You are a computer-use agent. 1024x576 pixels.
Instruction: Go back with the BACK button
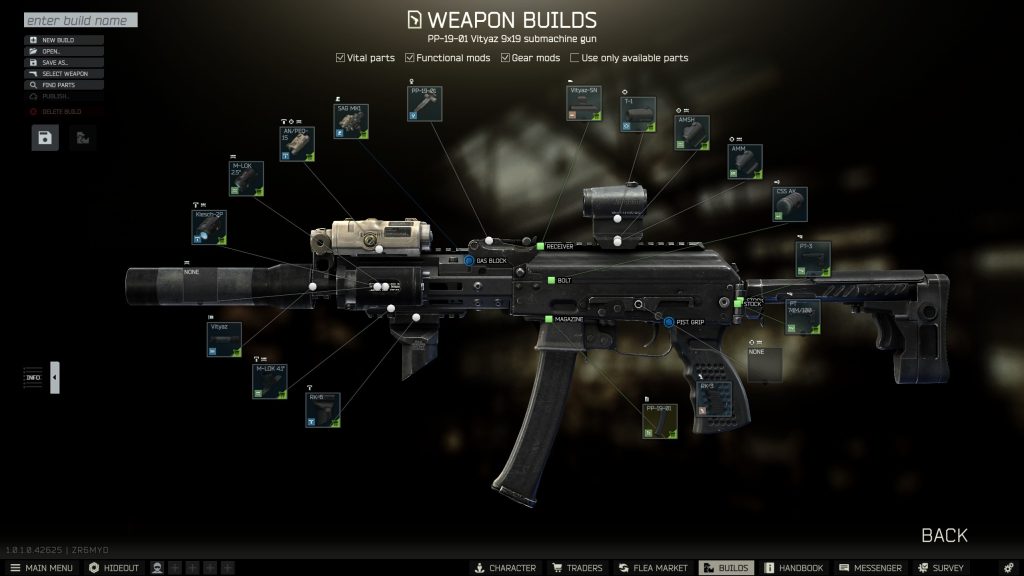click(944, 536)
